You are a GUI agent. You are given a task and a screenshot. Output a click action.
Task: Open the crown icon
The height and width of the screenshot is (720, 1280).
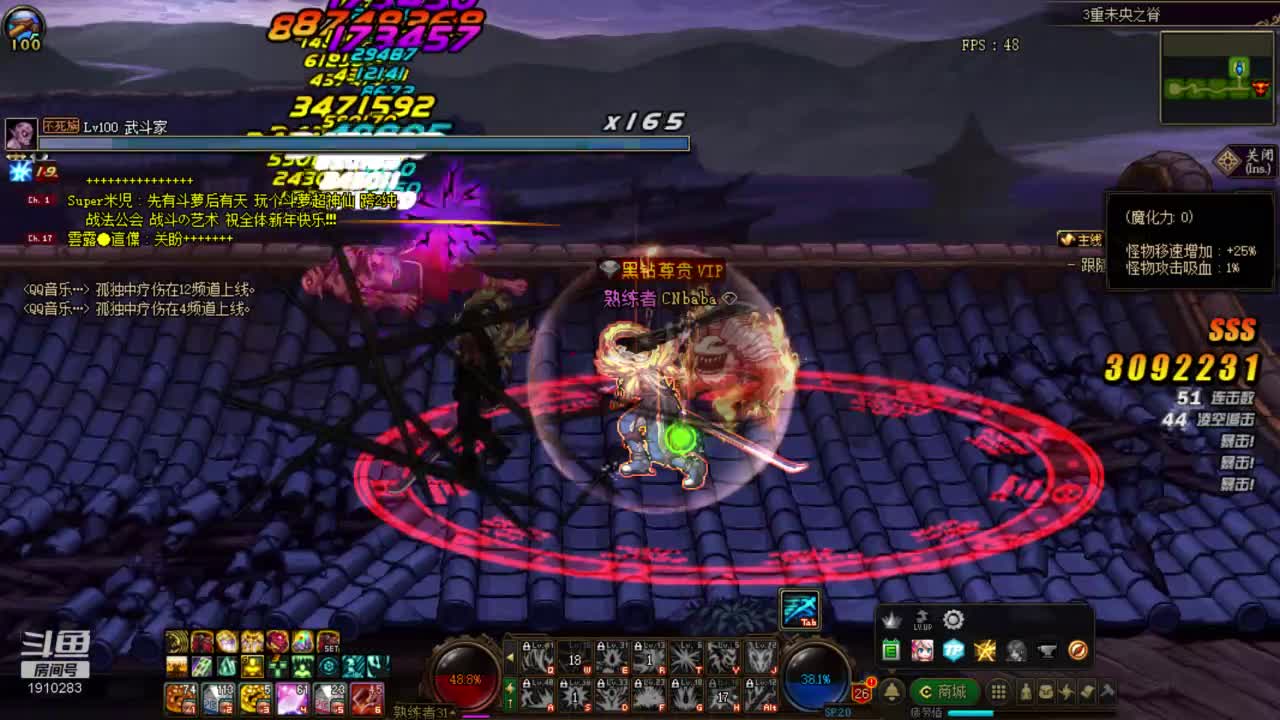coord(890,620)
